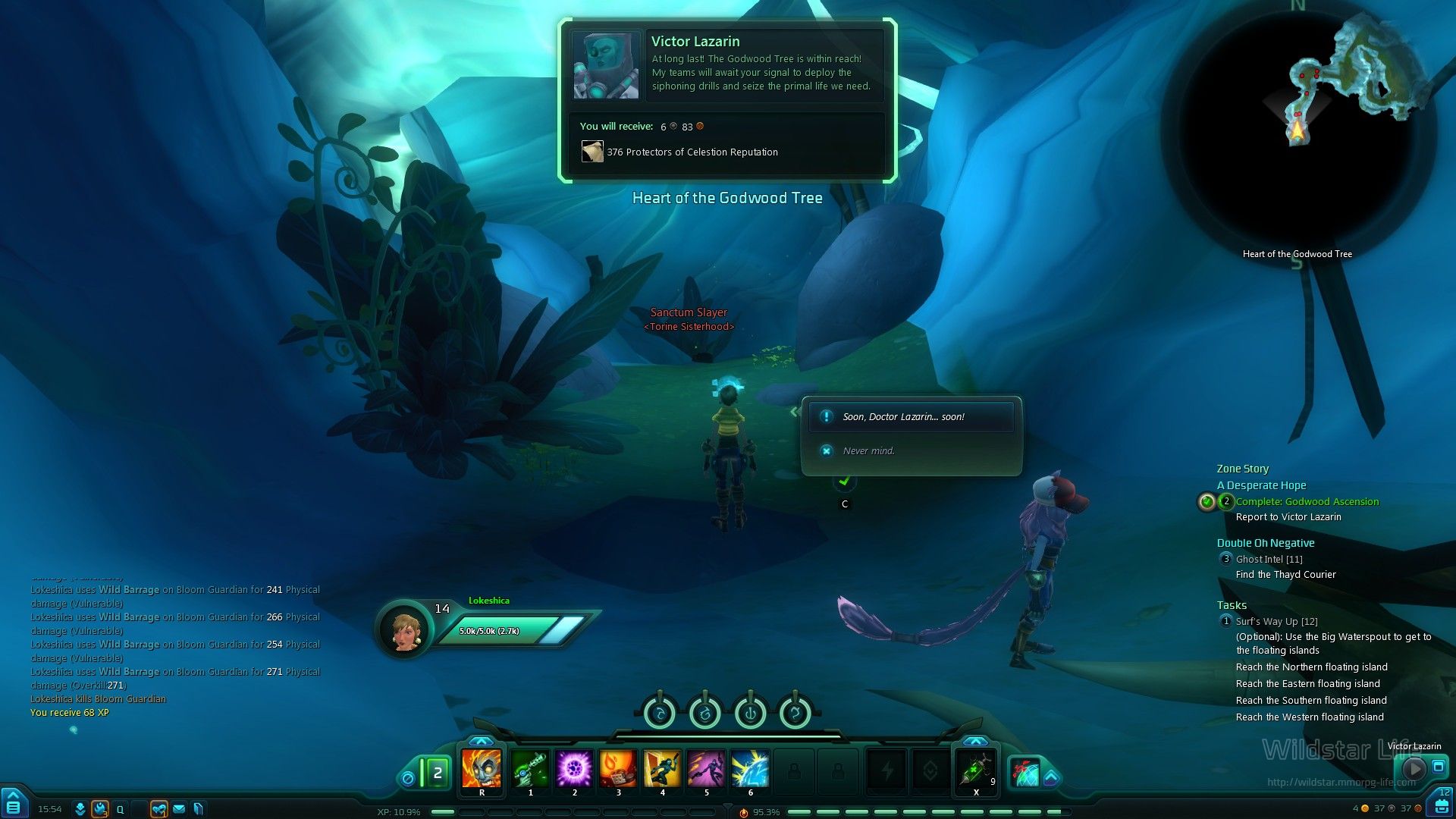The width and height of the screenshot is (1456, 819).
Task: Click the minimap
Action: [1298, 129]
